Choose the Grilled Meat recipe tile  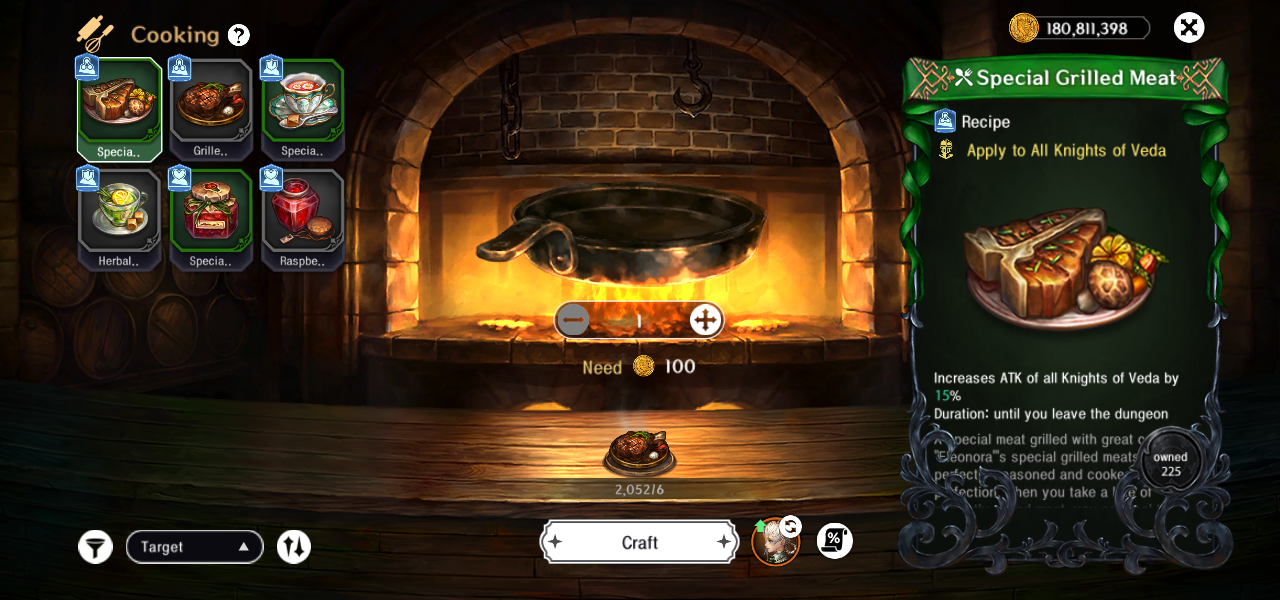211,108
